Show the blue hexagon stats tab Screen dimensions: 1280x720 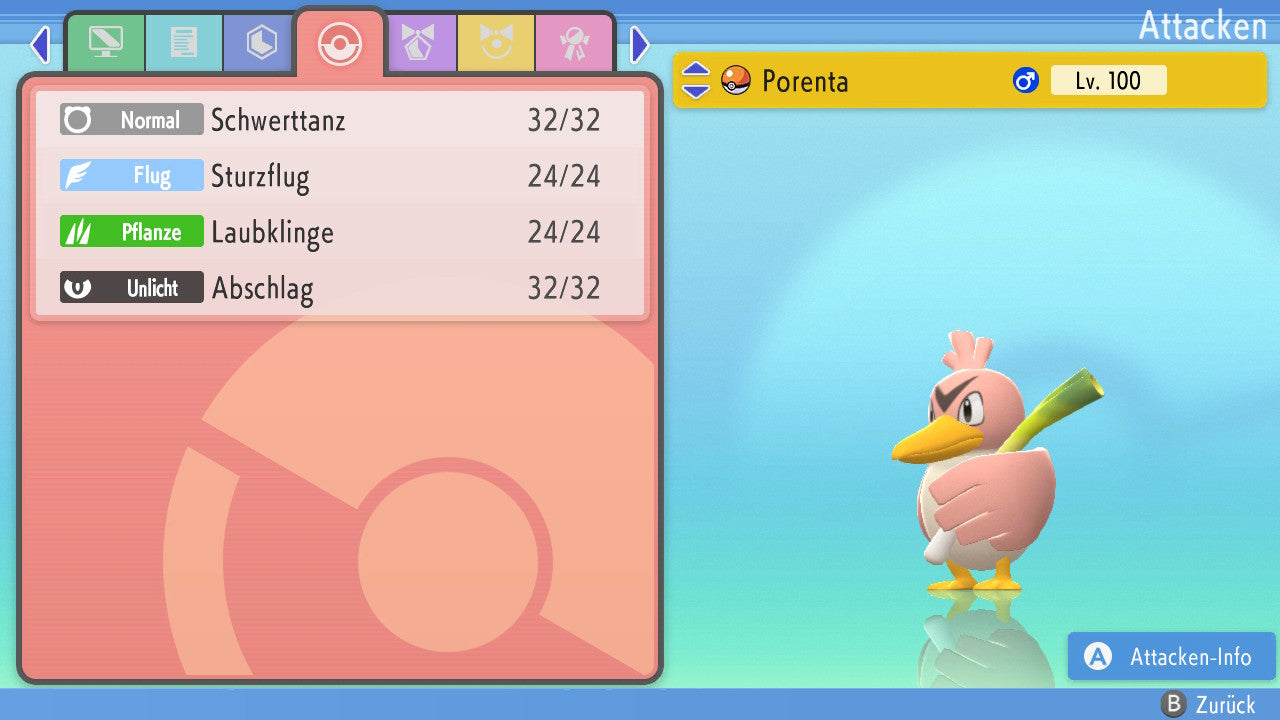[x=262, y=43]
